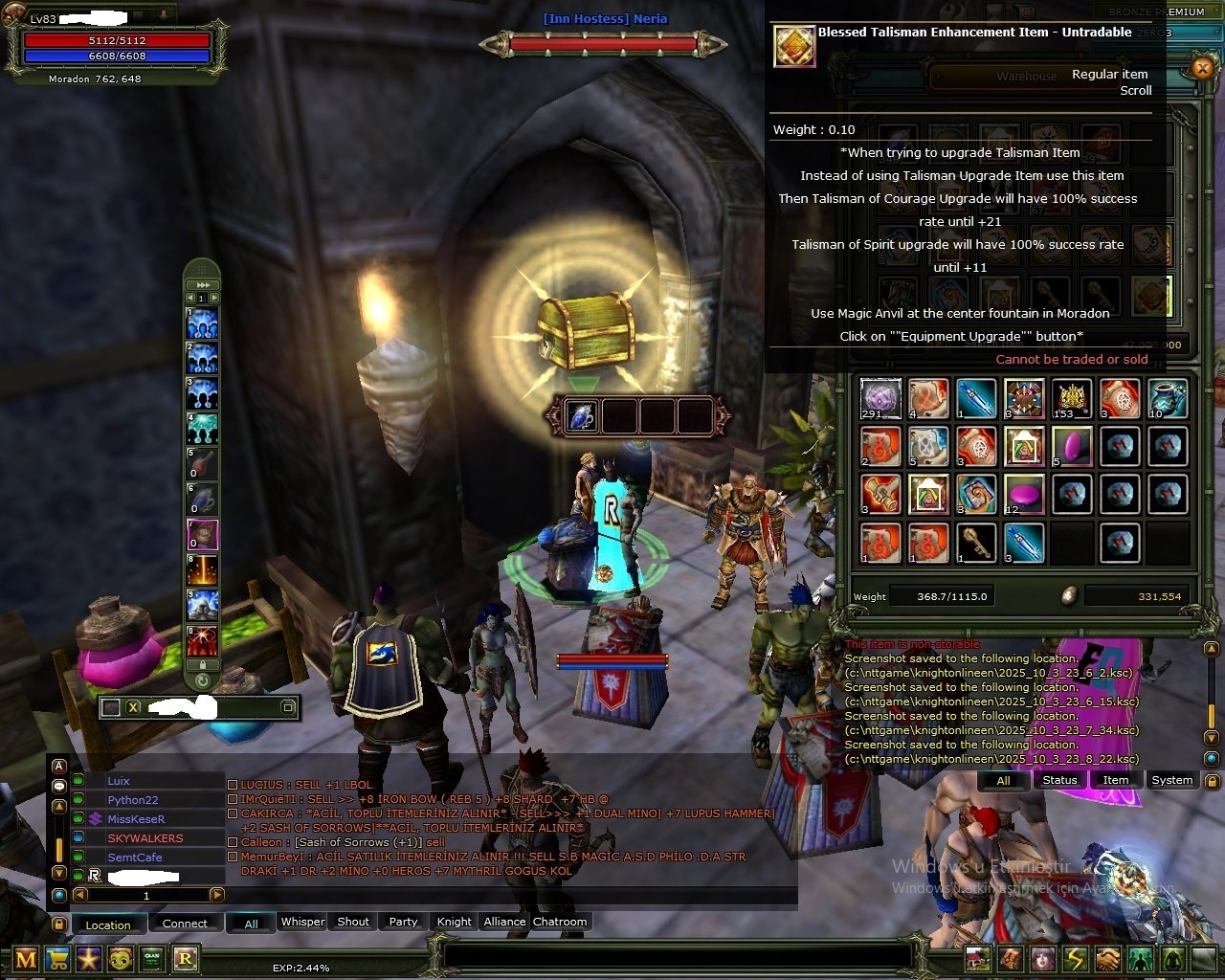Click the yellow lightning bolt icon
This screenshot has height=980, width=1225.
(1076, 959)
